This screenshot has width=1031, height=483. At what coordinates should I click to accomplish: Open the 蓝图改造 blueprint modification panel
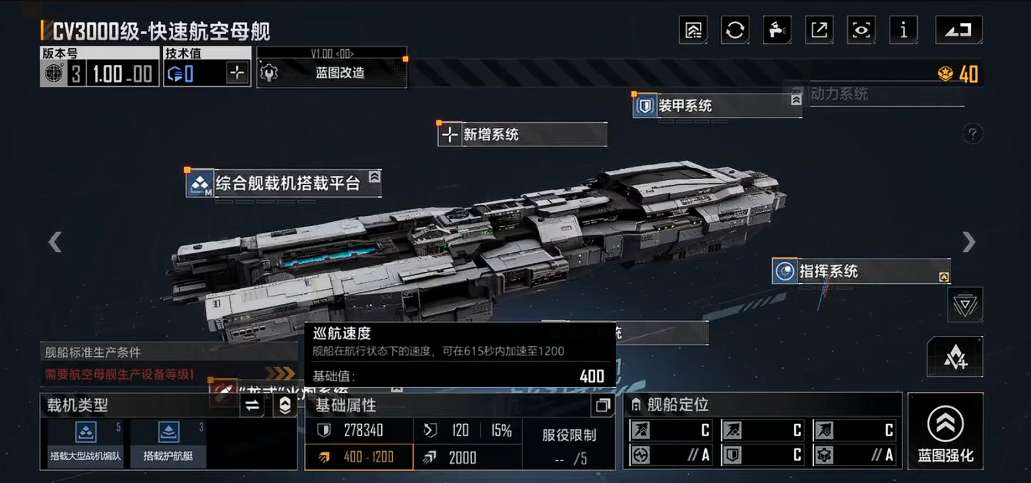point(330,73)
